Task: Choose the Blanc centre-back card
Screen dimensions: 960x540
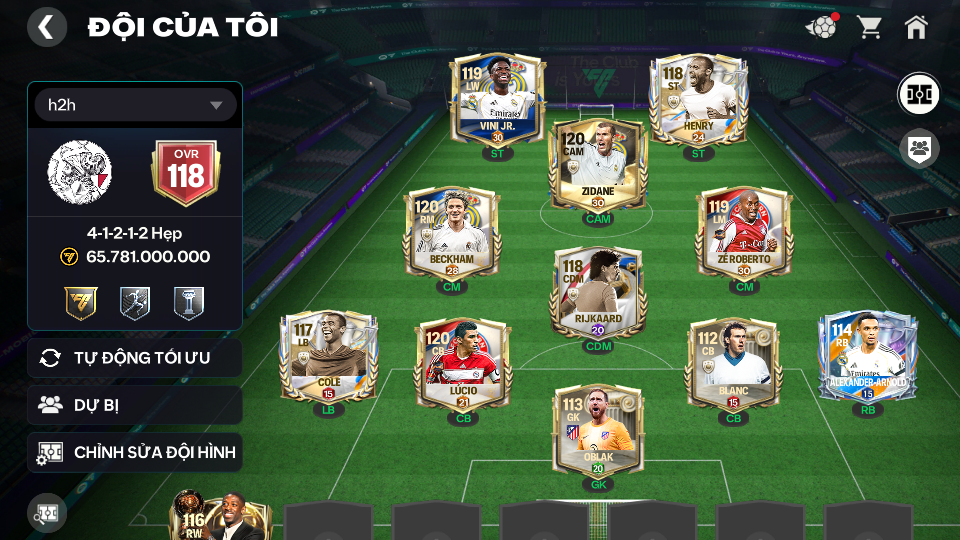Action: point(733,364)
